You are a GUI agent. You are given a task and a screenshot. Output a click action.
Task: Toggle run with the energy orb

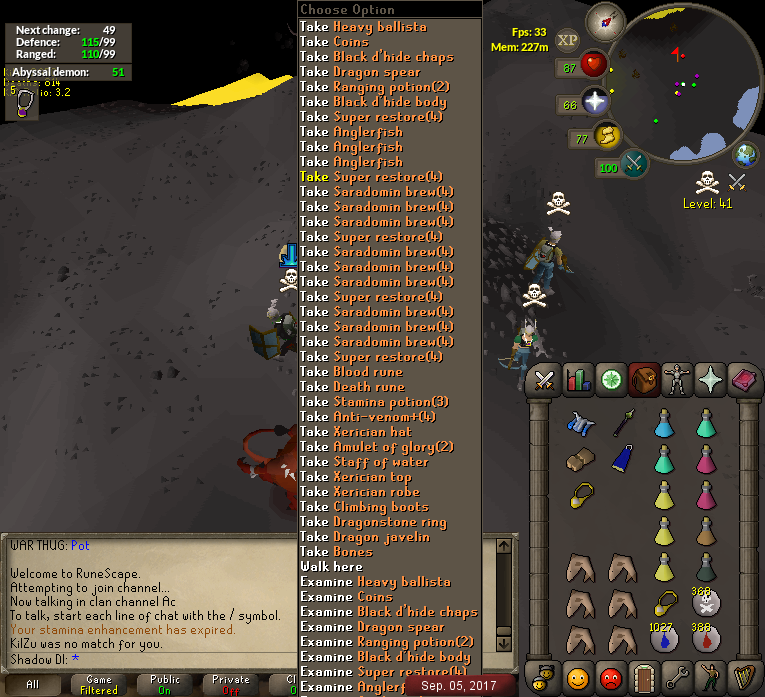coord(606,135)
